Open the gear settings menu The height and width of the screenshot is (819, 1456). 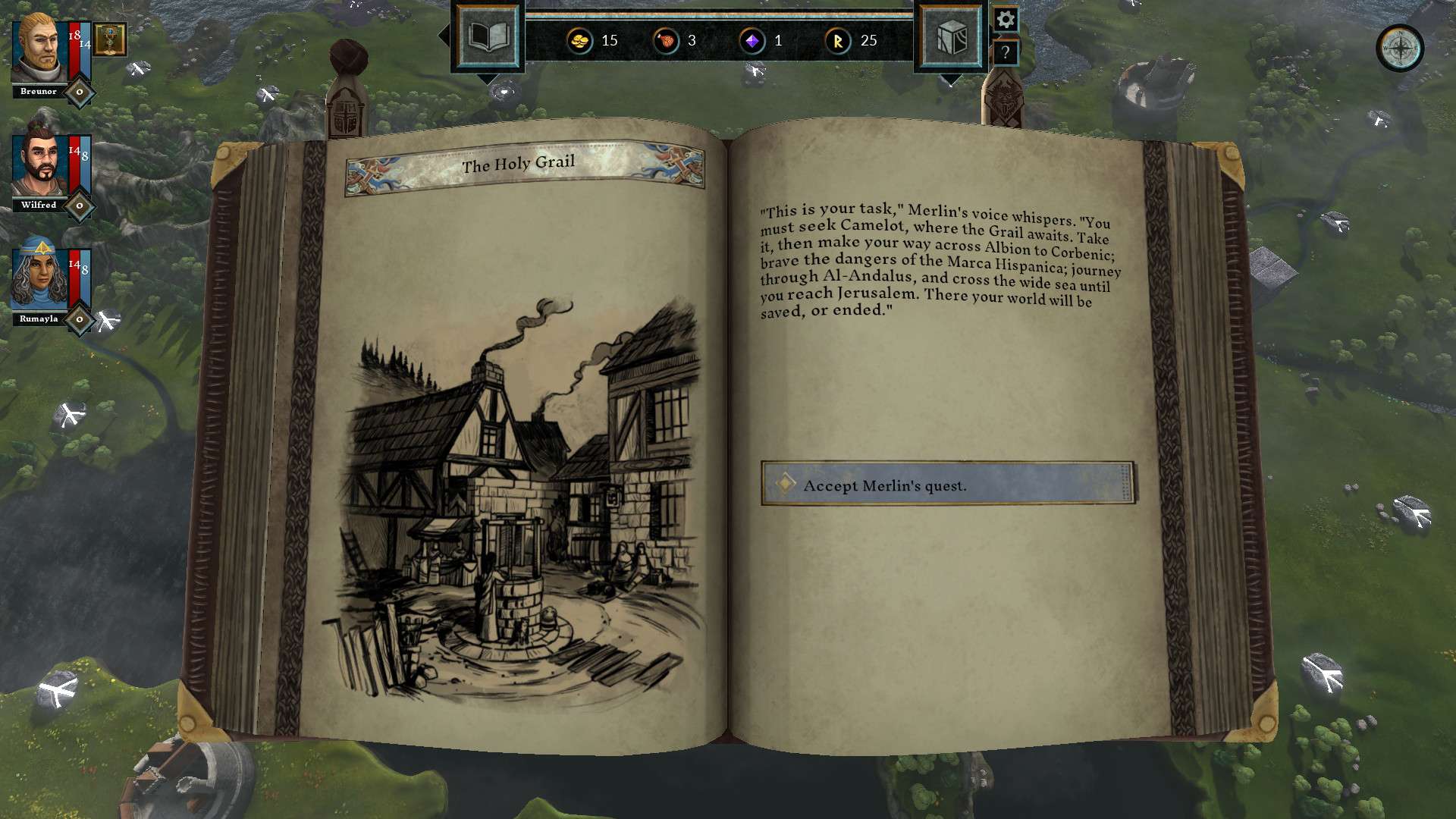click(1006, 20)
